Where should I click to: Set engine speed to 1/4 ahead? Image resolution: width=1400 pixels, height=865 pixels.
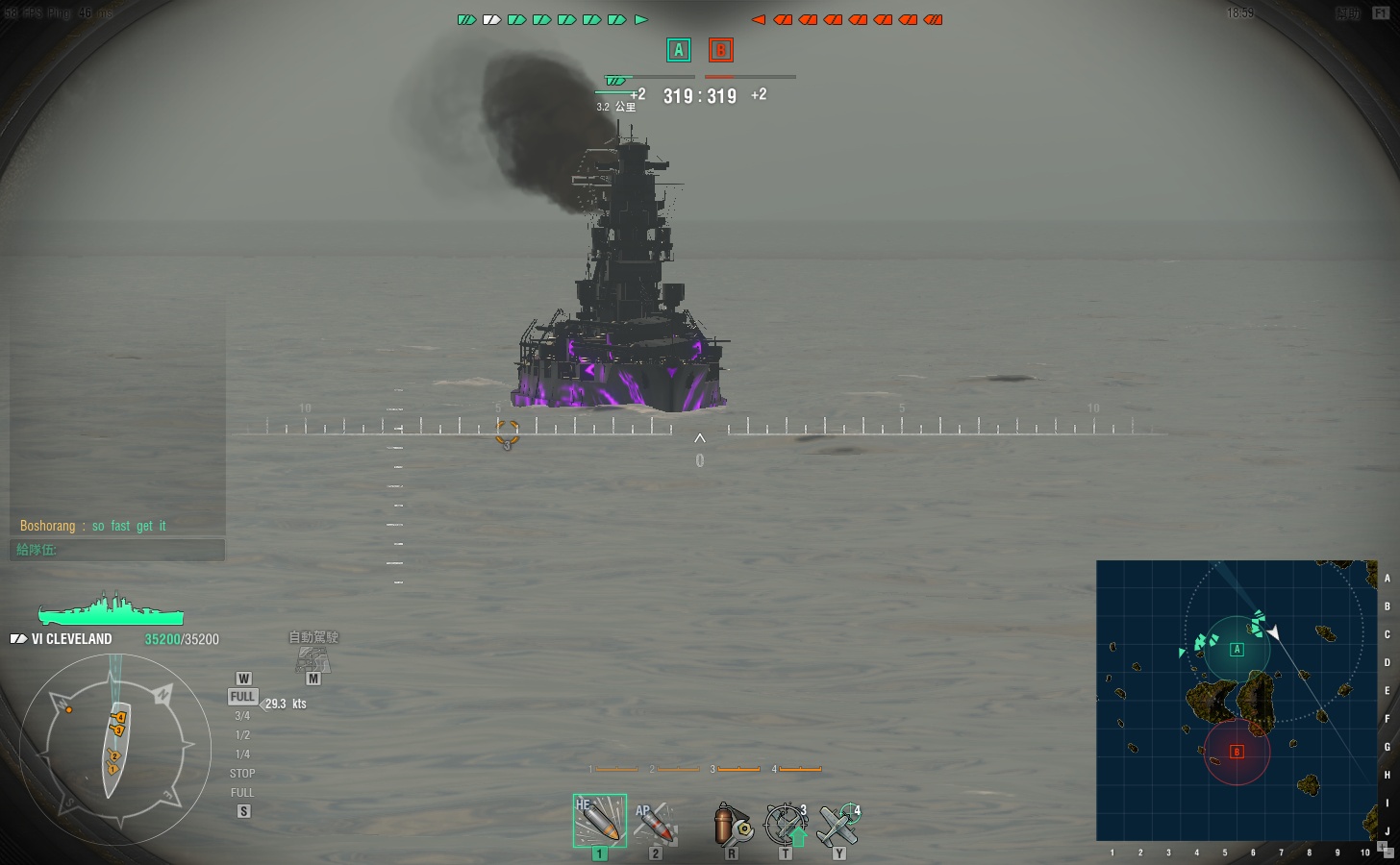tap(242, 754)
